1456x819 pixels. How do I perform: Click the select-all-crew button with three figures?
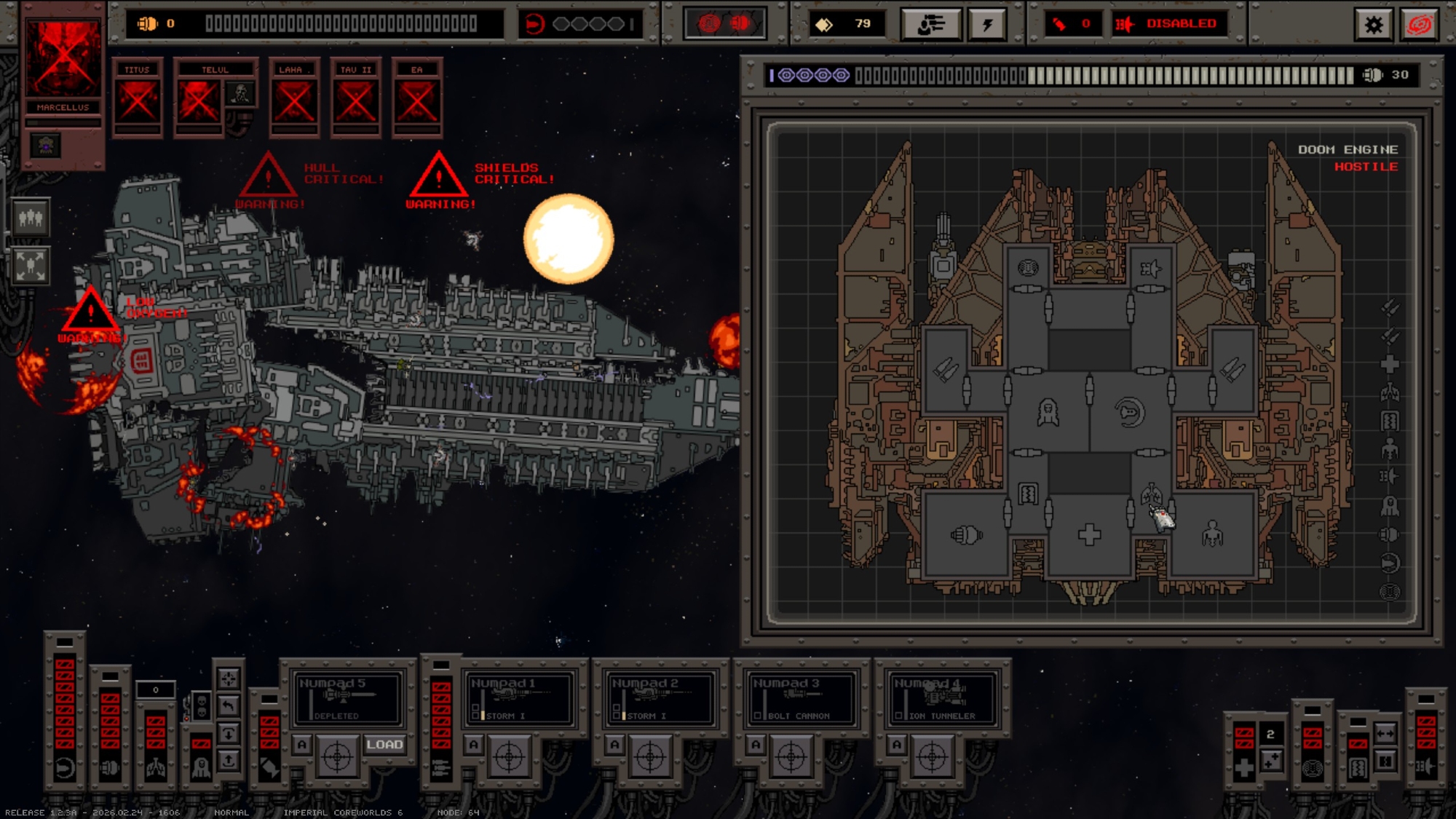coord(31,218)
